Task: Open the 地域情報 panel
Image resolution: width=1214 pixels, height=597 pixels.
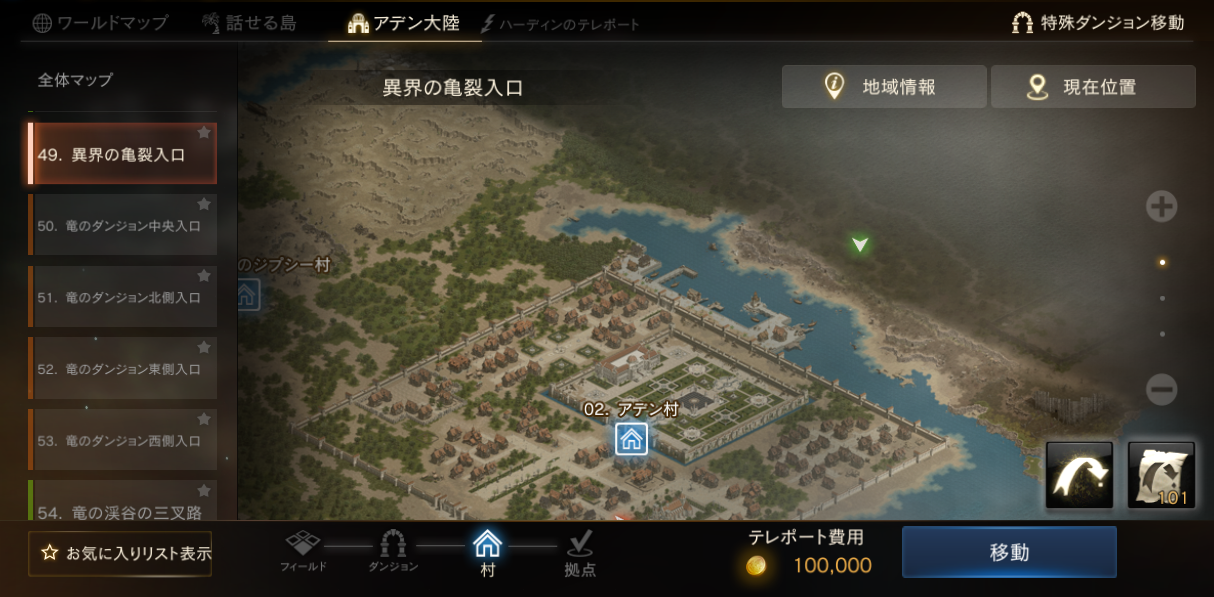Action: click(x=884, y=87)
